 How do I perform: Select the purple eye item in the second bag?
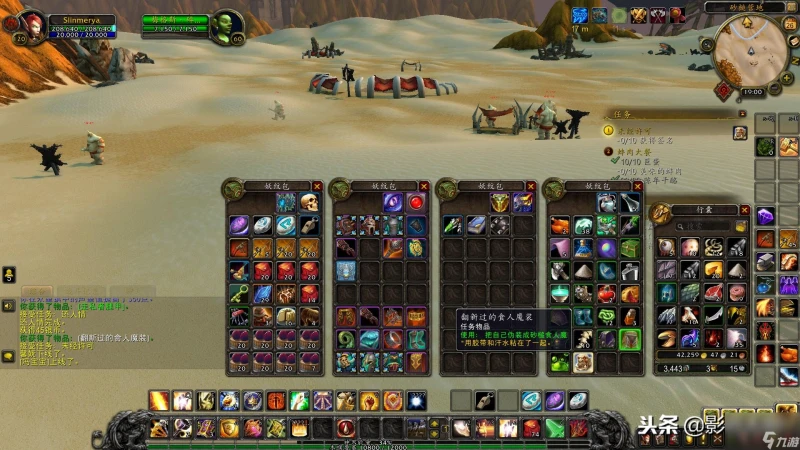[393, 203]
